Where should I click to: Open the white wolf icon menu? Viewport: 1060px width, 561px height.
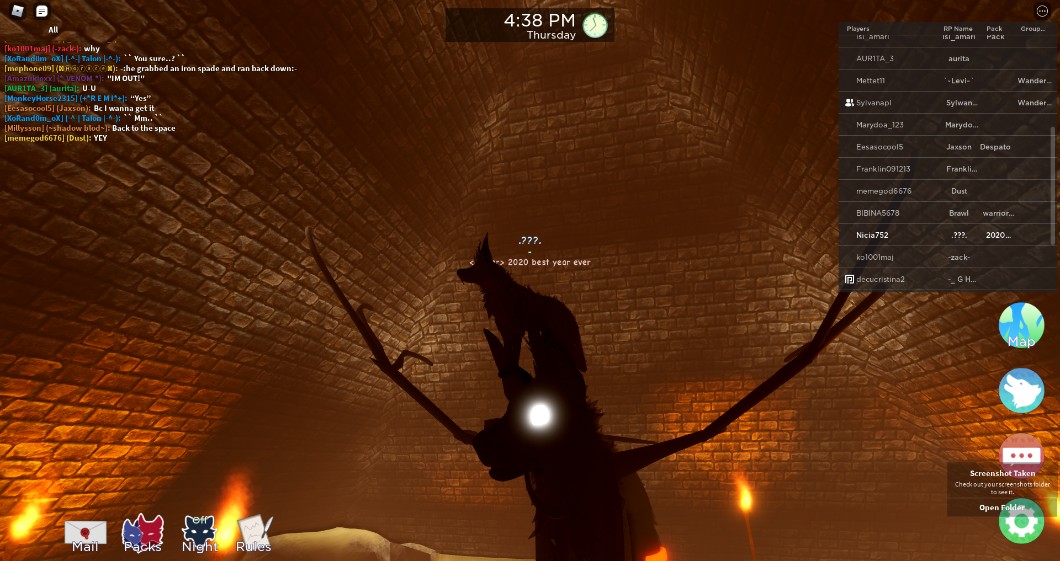click(x=1021, y=390)
